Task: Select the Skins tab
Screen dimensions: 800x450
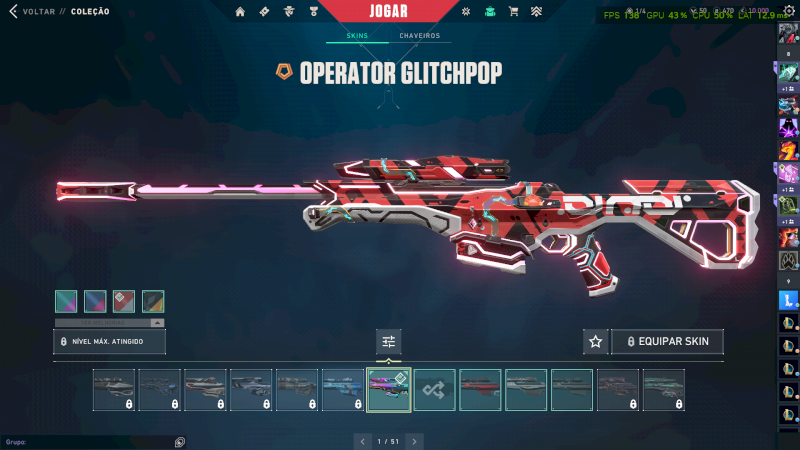Action: pyautogui.click(x=357, y=36)
